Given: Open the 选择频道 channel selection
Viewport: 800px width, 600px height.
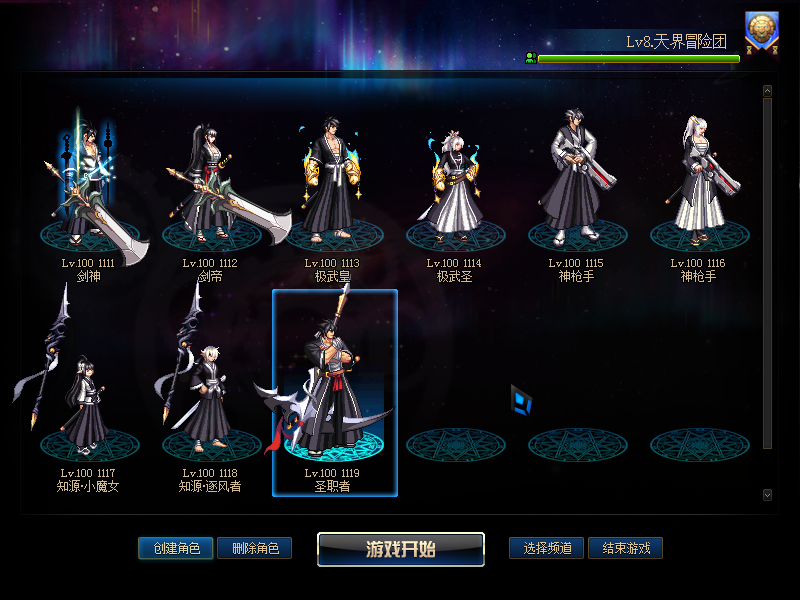Looking at the screenshot, I should tap(546, 548).
